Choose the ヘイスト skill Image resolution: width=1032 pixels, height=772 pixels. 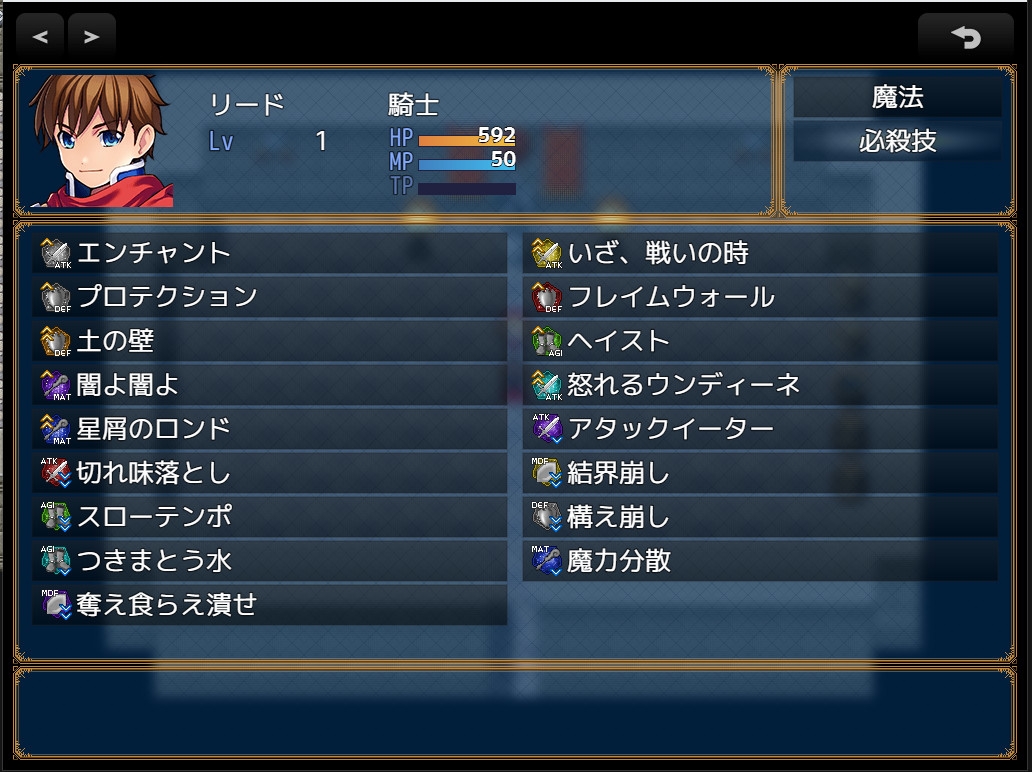coord(760,341)
